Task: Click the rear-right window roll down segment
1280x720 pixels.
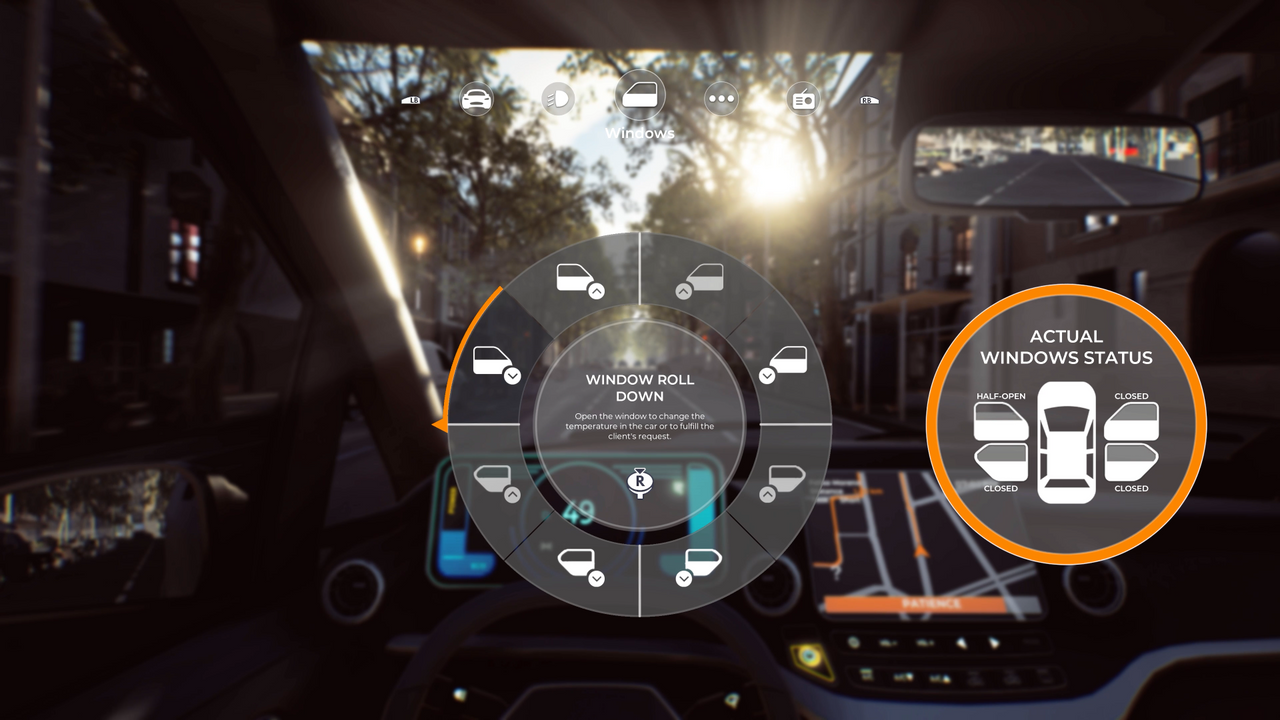Action: point(700,568)
